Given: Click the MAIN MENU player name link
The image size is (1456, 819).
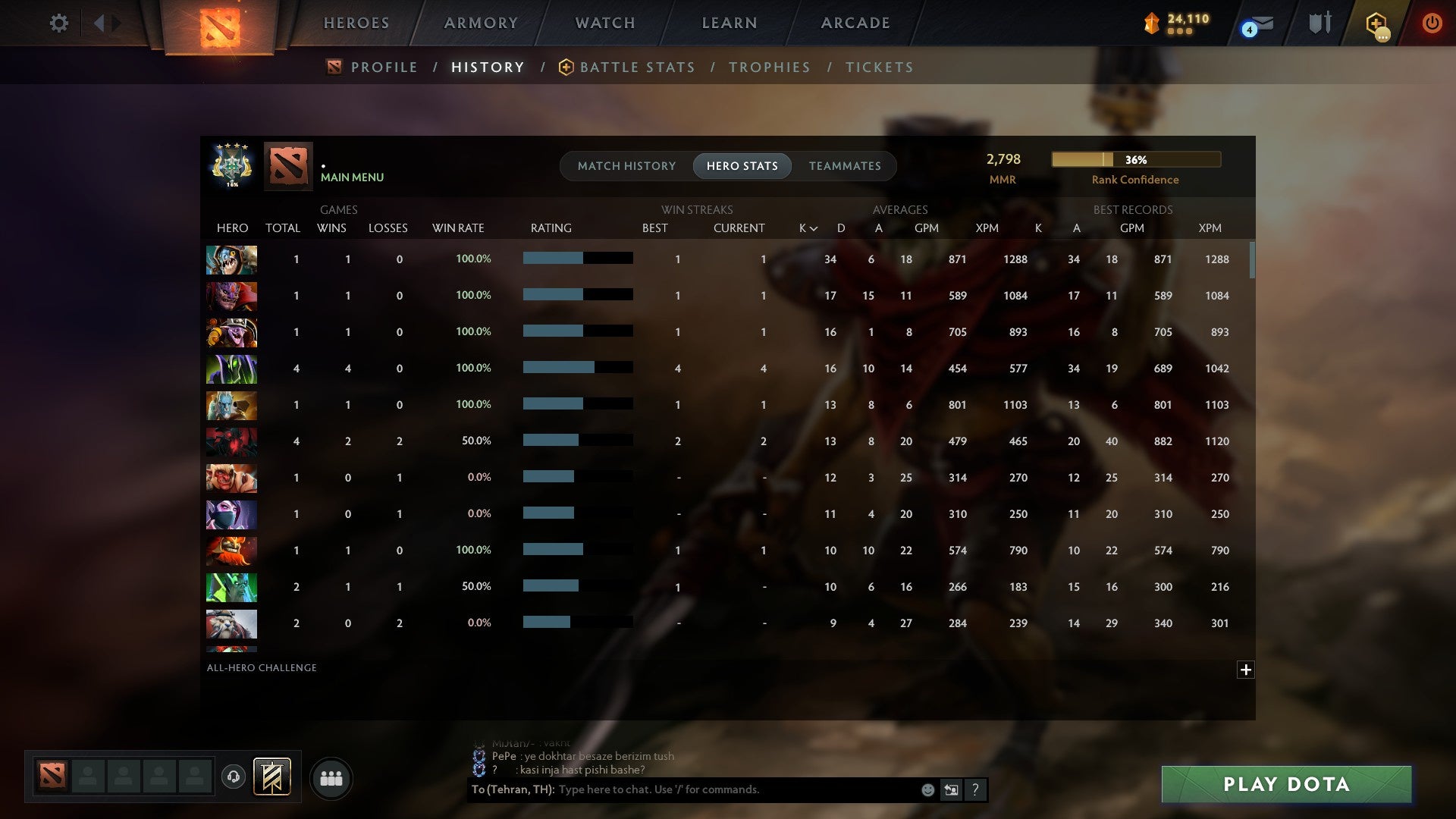Looking at the screenshot, I should [352, 177].
